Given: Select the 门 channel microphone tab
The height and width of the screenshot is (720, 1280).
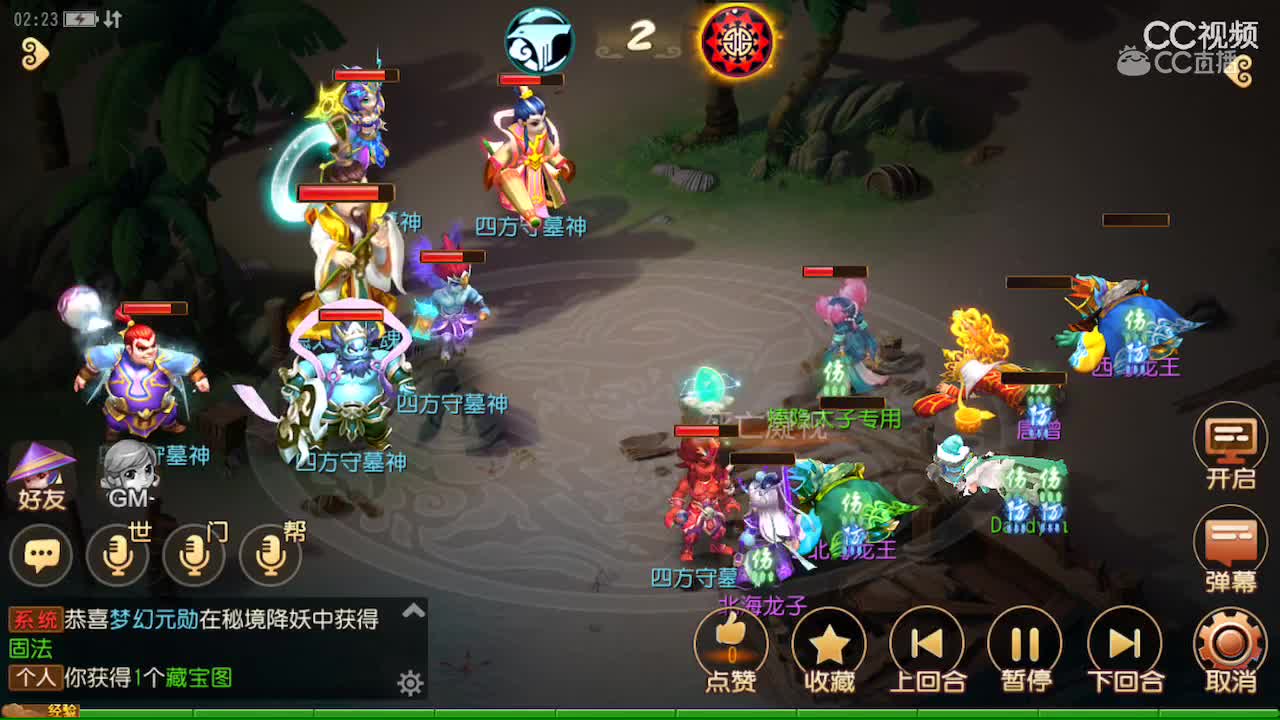Looking at the screenshot, I should pyautogui.click(x=194, y=554).
